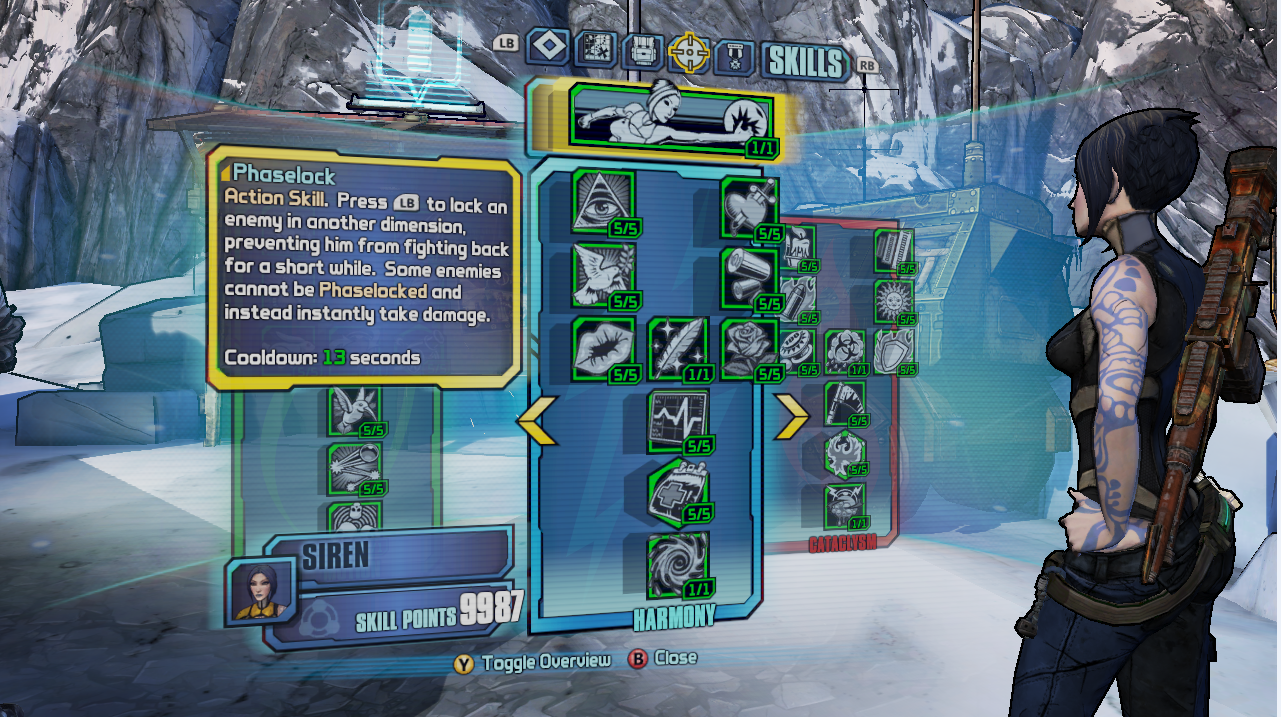Image resolution: width=1281 pixels, height=717 pixels.
Task: Select the Cataclysm scythe skill icon
Action: (x=843, y=402)
